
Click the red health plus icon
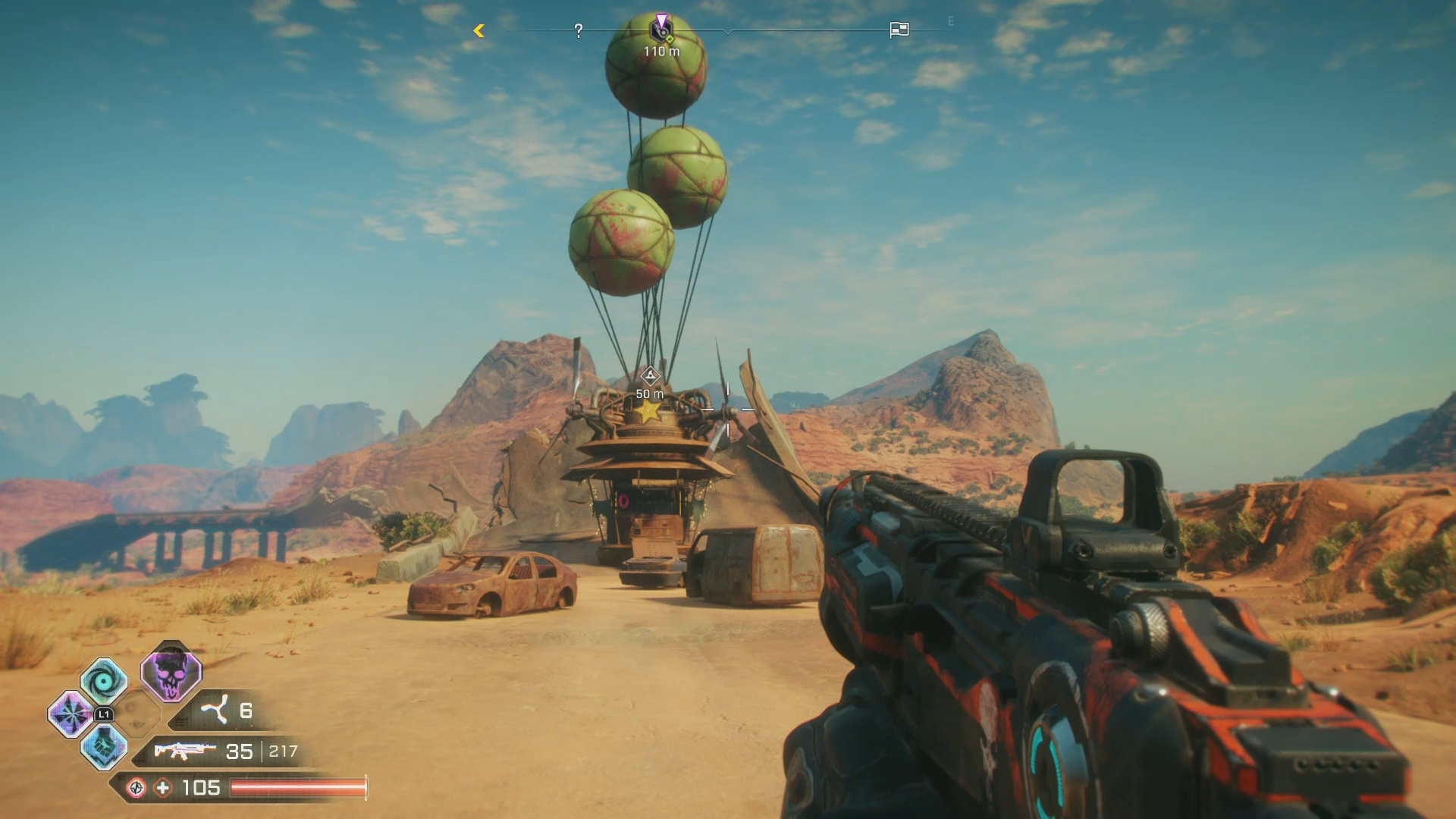tap(163, 788)
